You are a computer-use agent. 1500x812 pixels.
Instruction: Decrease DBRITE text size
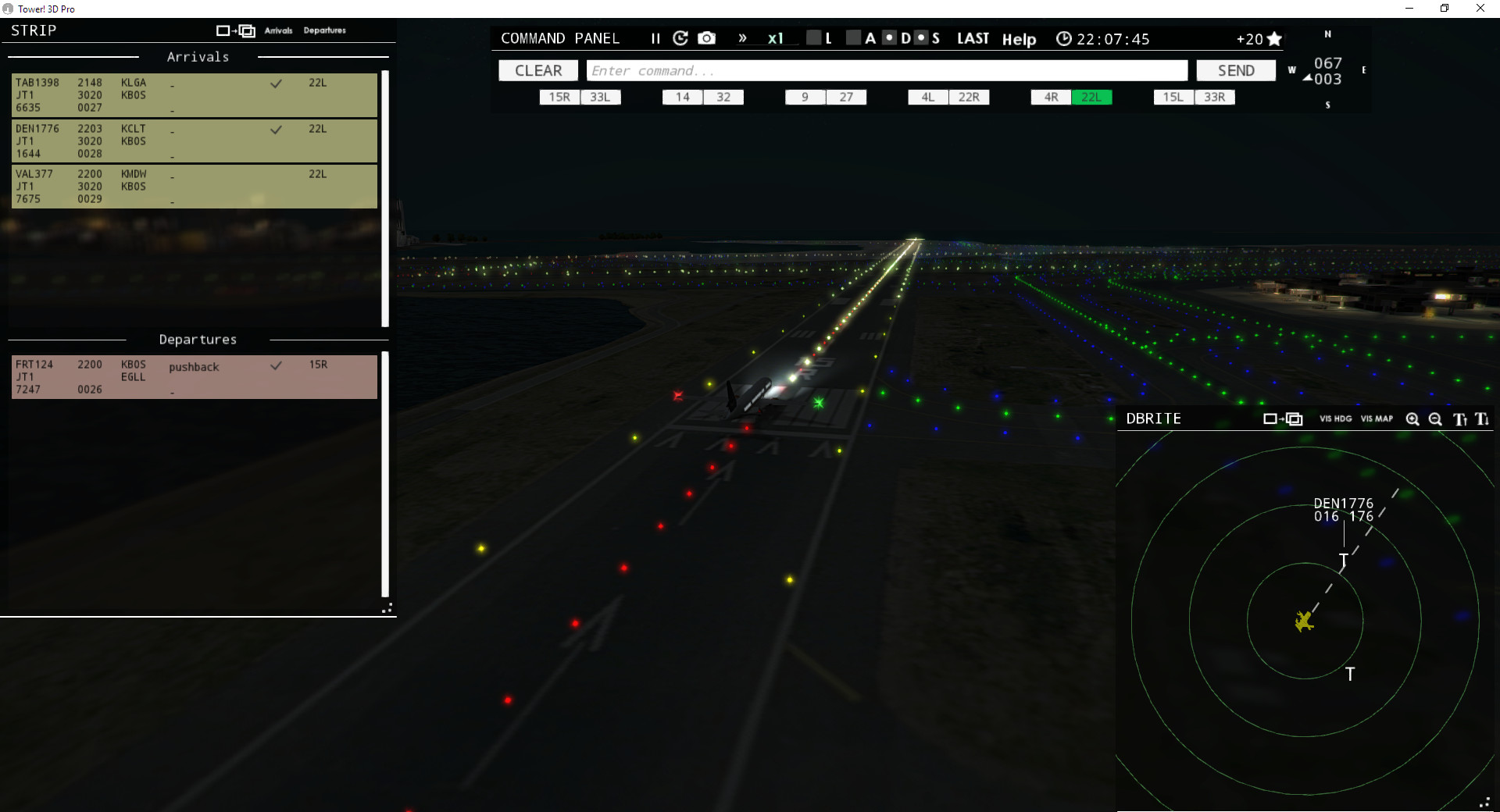coord(1482,420)
